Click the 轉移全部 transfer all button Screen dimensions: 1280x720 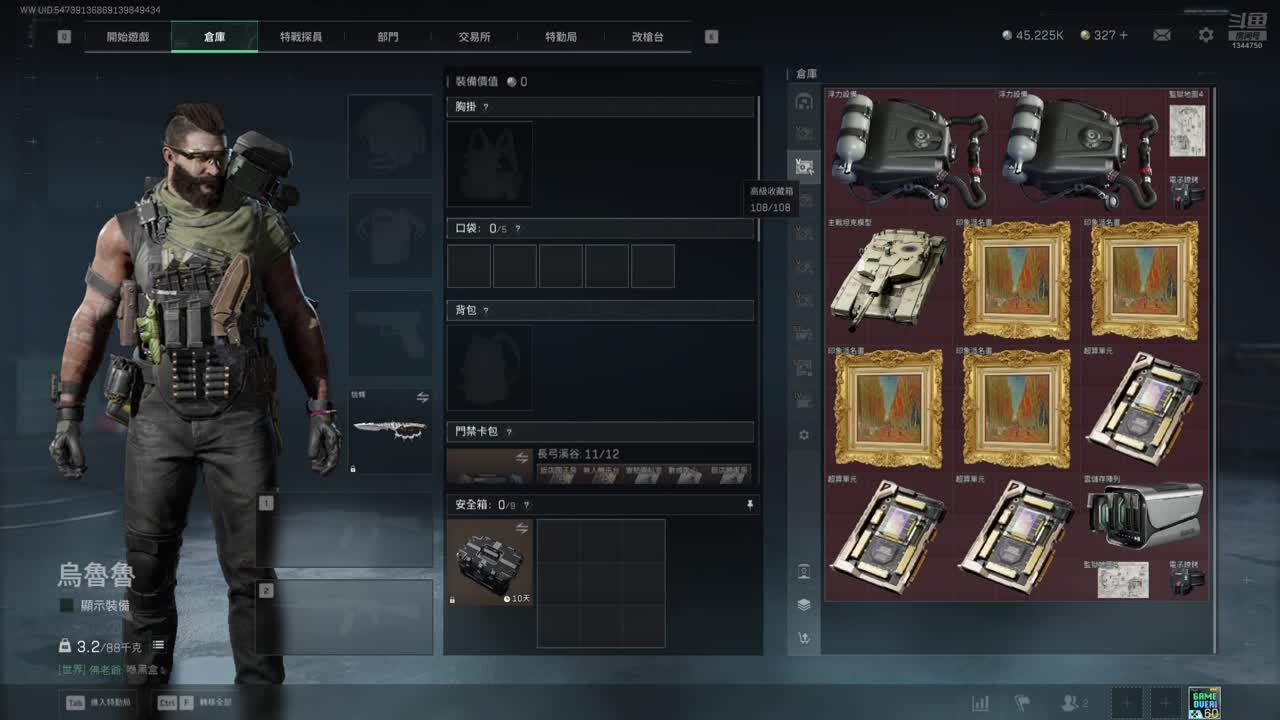196,702
